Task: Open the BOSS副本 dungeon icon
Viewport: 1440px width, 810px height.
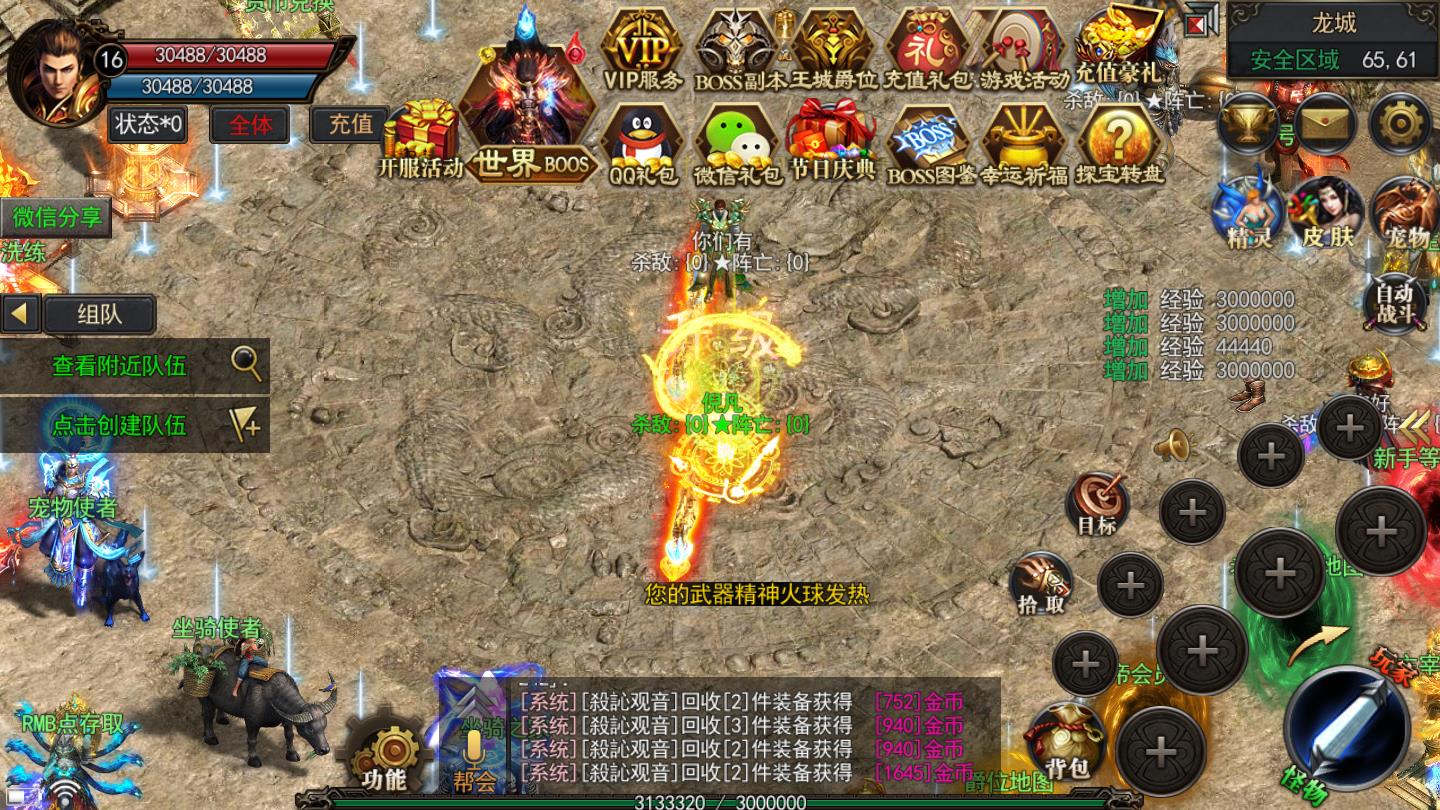Action: 737,48
